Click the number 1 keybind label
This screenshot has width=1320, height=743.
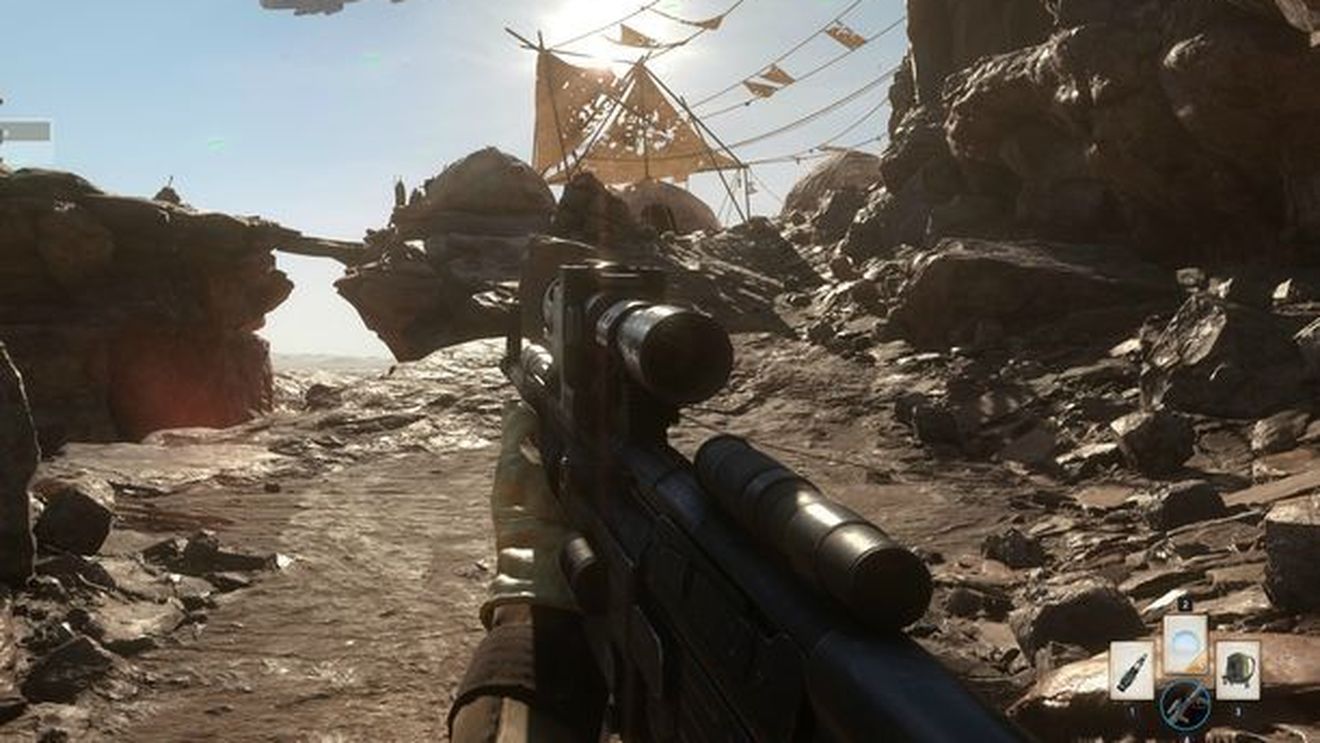coord(1132,709)
